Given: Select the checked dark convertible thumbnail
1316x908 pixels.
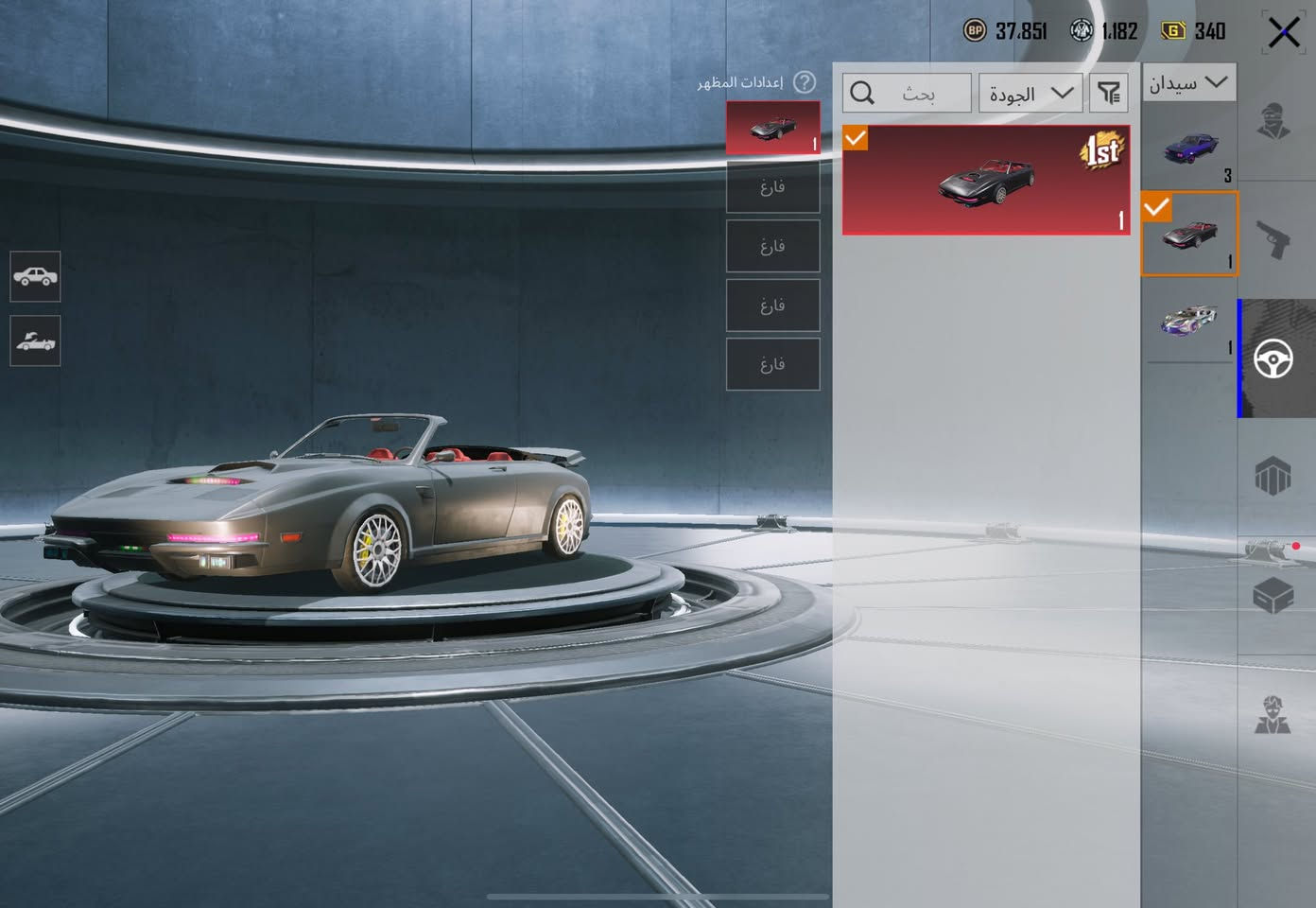Looking at the screenshot, I should (1189, 235).
